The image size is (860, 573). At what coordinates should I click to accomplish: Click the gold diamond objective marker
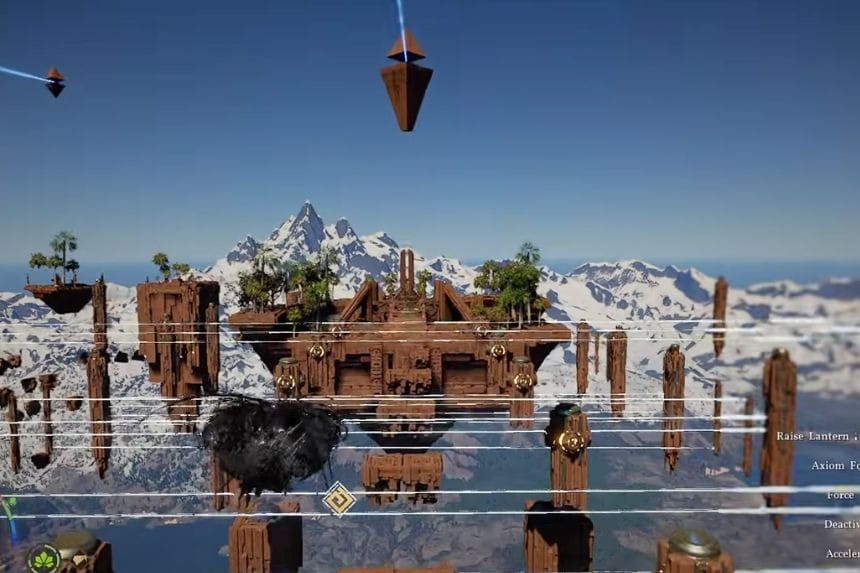coord(339,498)
